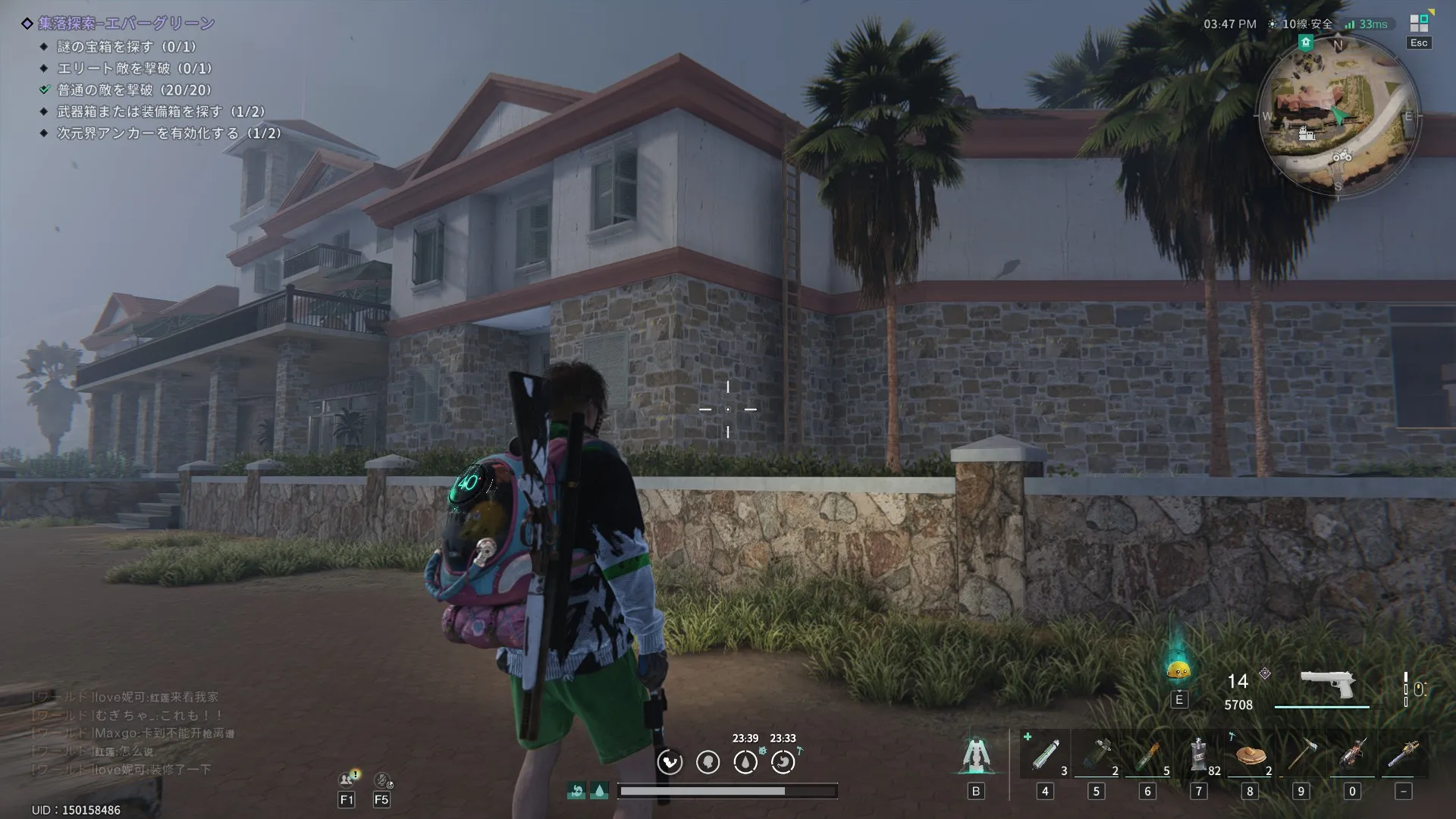The width and height of the screenshot is (1456, 819).
Task: Select the grenade in hotbar slot 5
Action: click(1096, 755)
